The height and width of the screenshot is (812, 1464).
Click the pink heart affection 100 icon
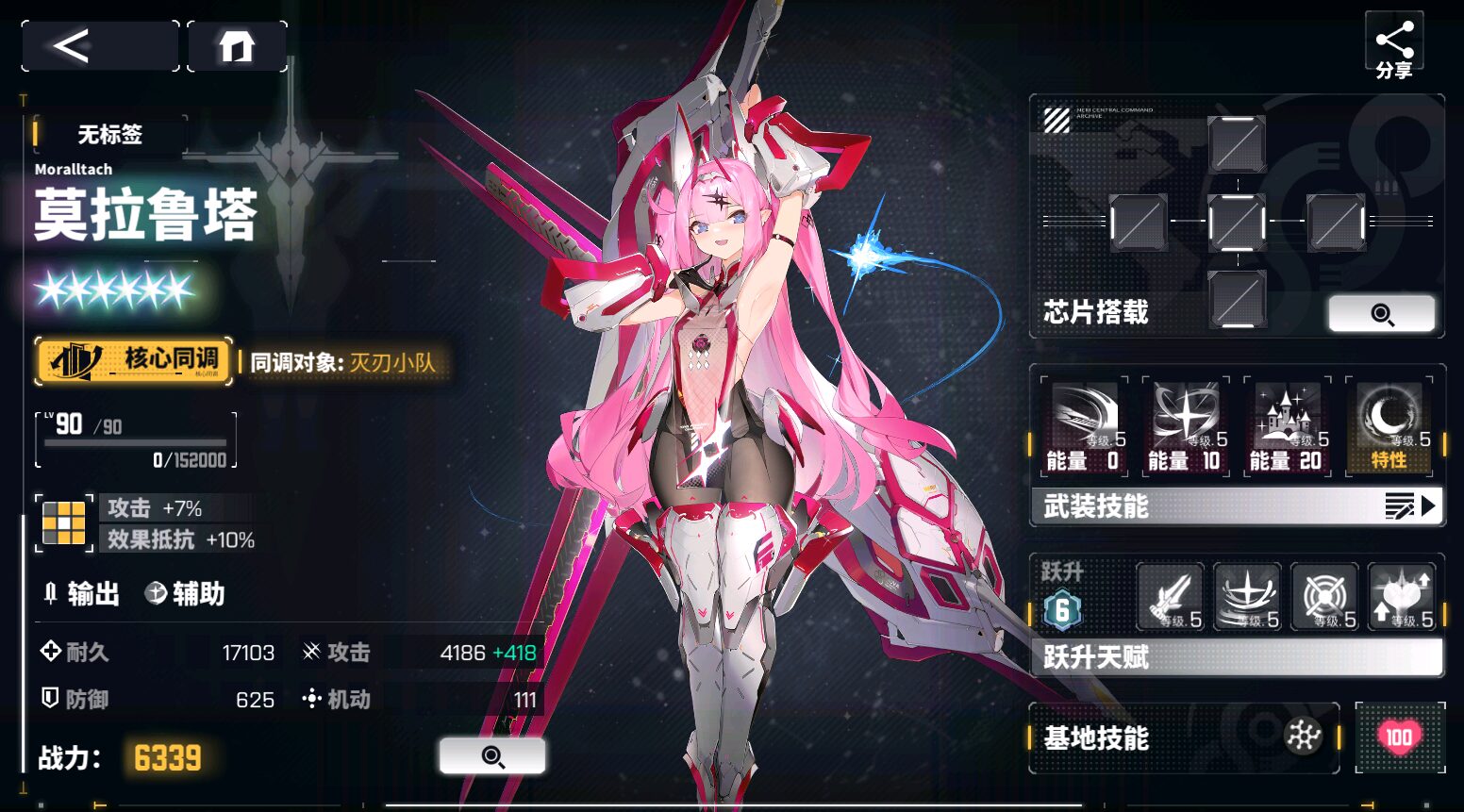pyautogui.click(x=1400, y=737)
